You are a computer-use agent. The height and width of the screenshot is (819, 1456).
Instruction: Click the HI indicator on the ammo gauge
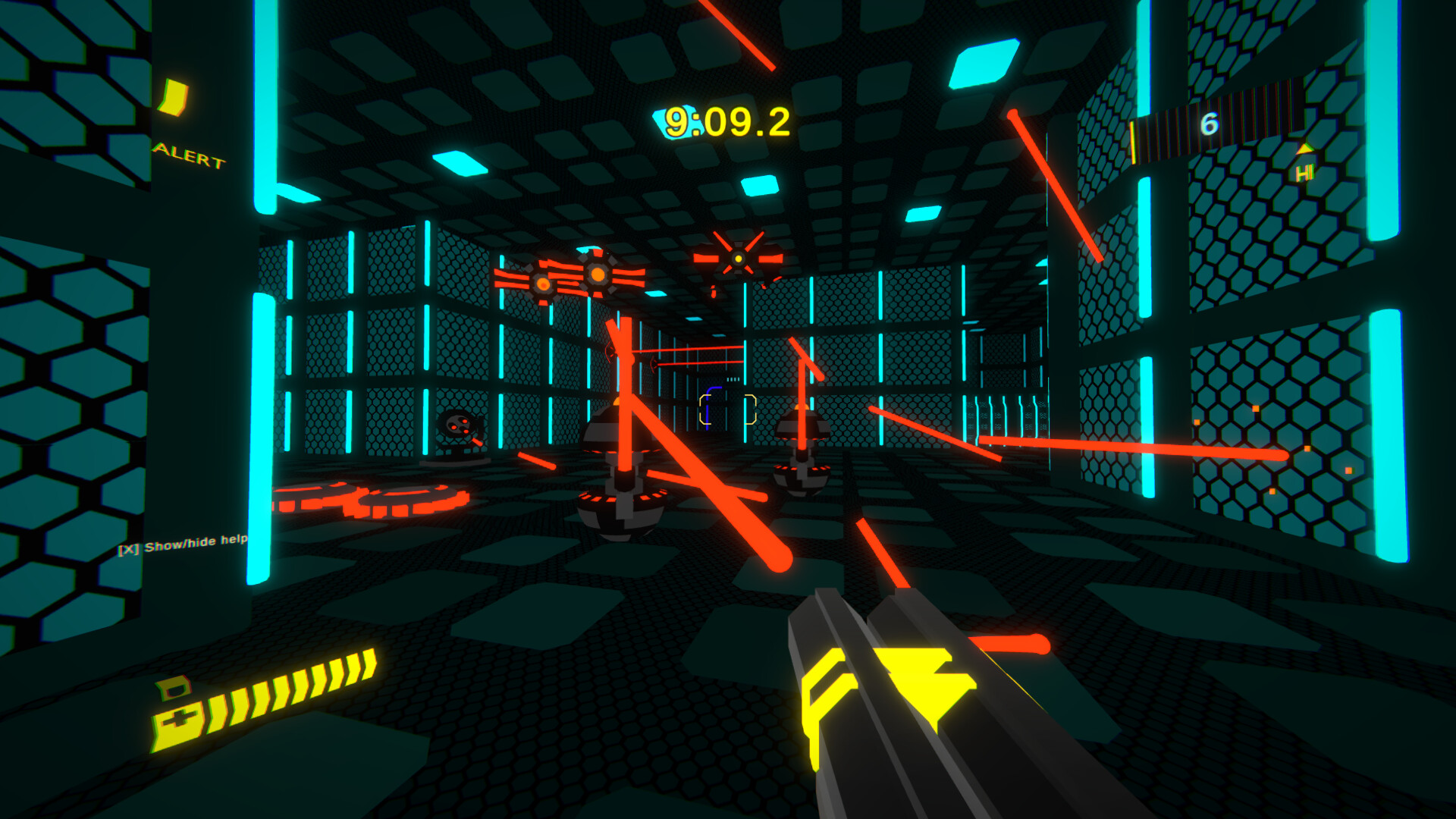pyautogui.click(x=1304, y=171)
